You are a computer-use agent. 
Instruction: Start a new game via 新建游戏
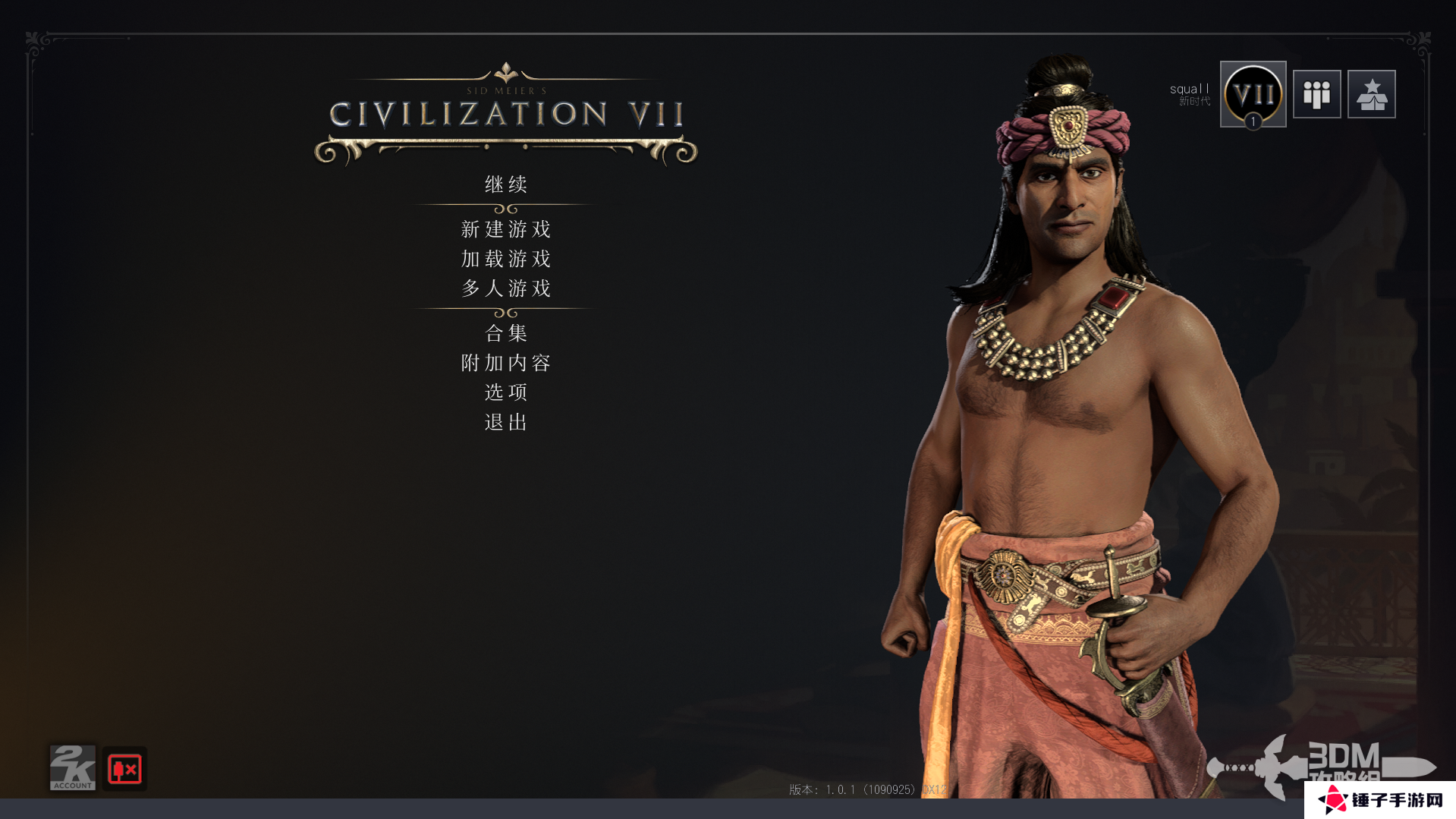506,229
